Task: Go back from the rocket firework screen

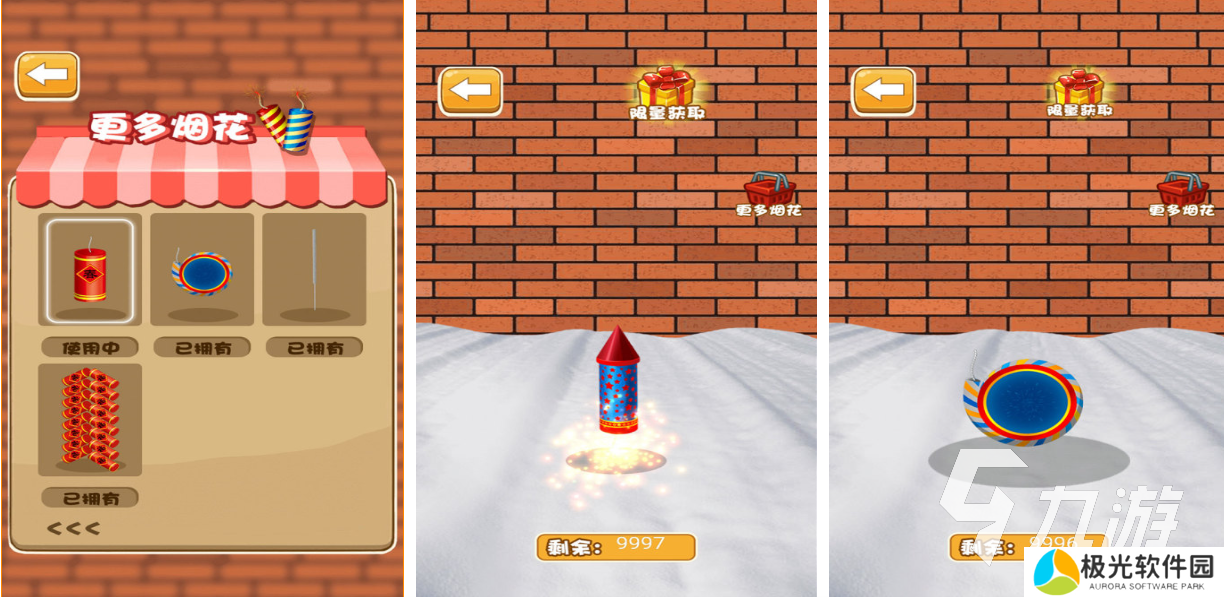Action: (471, 91)
